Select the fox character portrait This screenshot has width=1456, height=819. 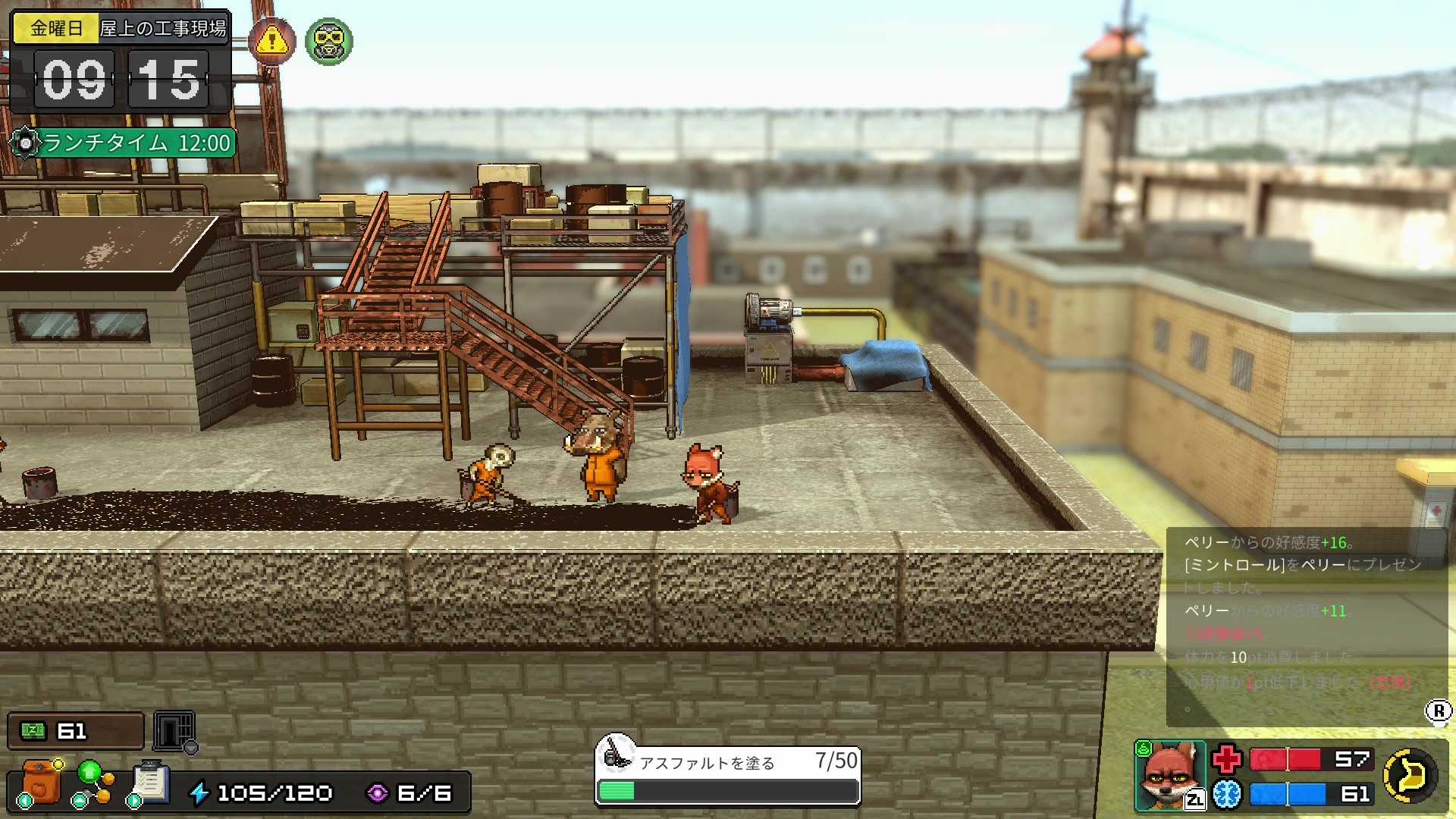(x=1170, y=775)
